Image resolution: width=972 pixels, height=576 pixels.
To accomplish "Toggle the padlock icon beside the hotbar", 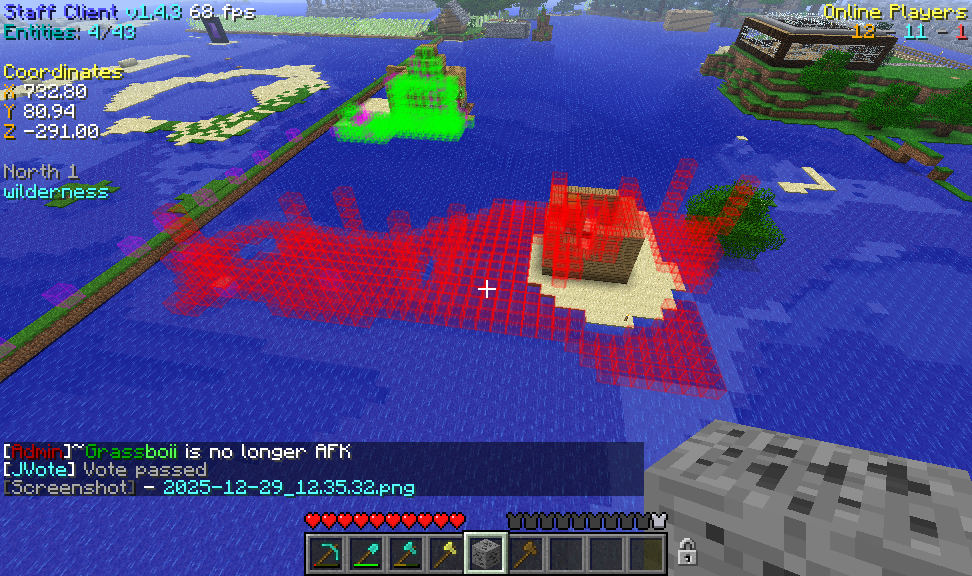I will [x=687, y=551].
